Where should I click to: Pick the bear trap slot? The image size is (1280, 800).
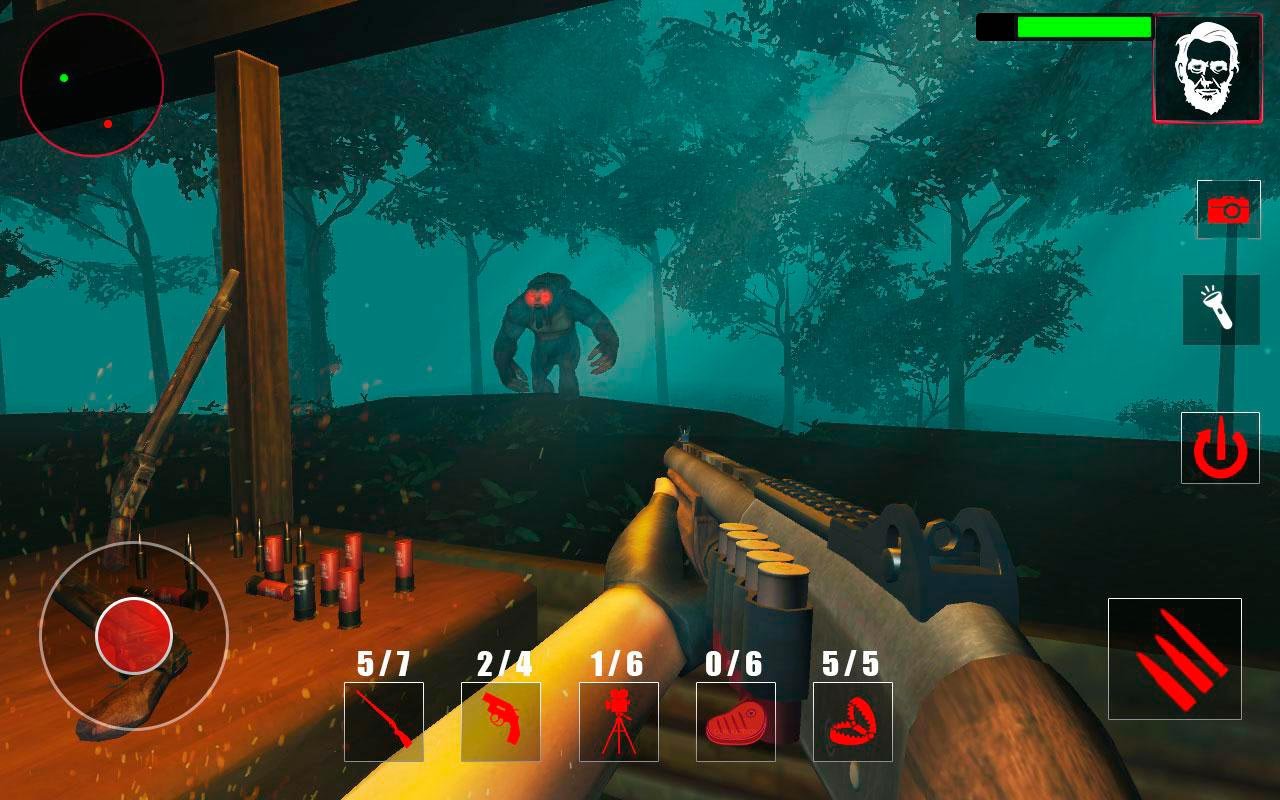tap(853, 722)
